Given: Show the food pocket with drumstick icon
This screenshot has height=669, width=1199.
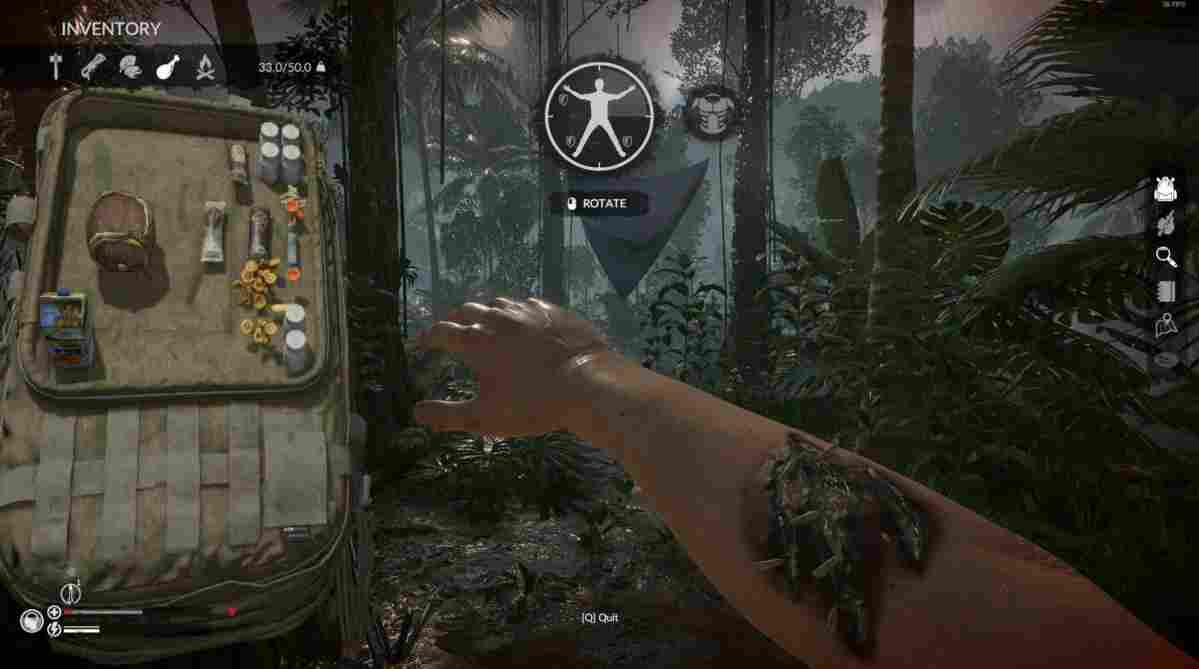Looking at the screenshot, I should point(167,67).
